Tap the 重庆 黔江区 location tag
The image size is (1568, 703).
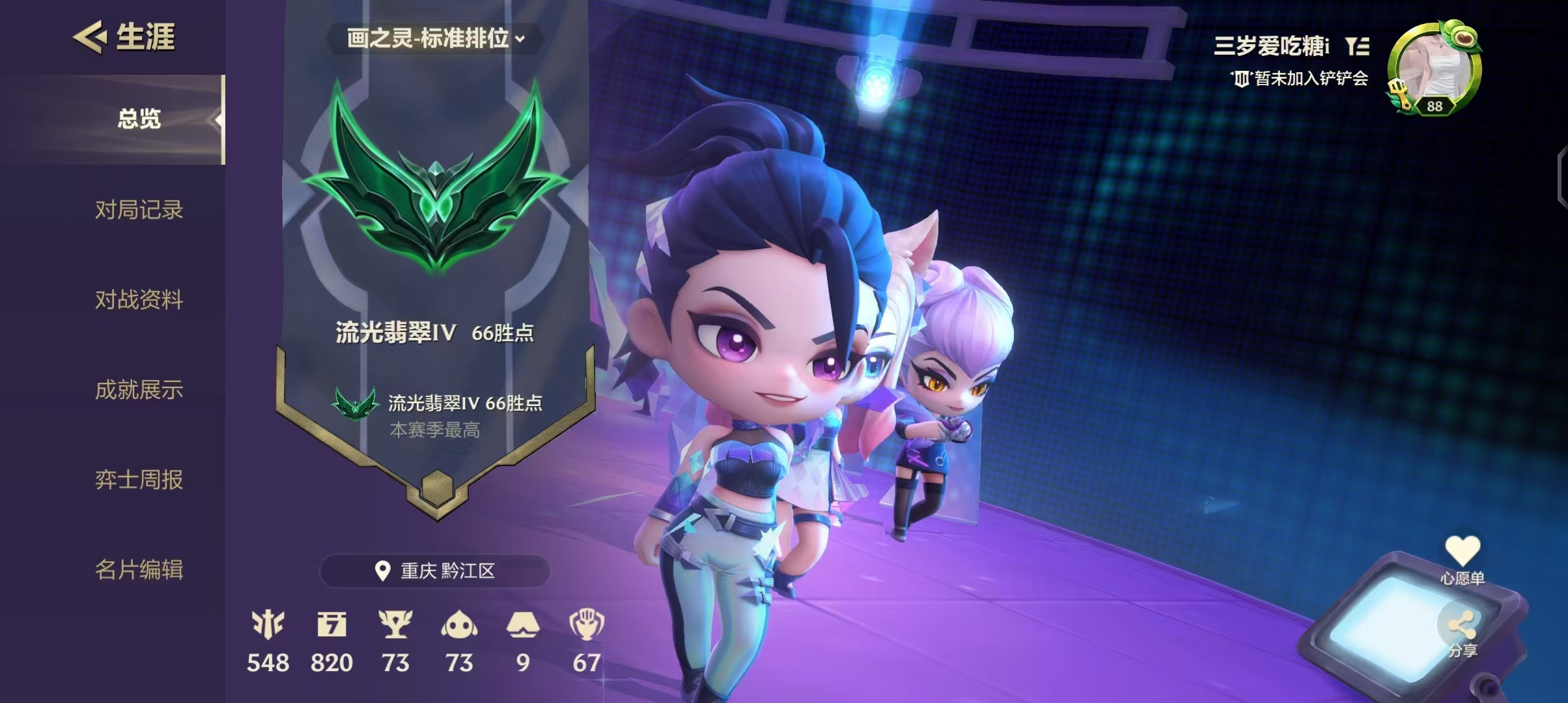point(435,571)
